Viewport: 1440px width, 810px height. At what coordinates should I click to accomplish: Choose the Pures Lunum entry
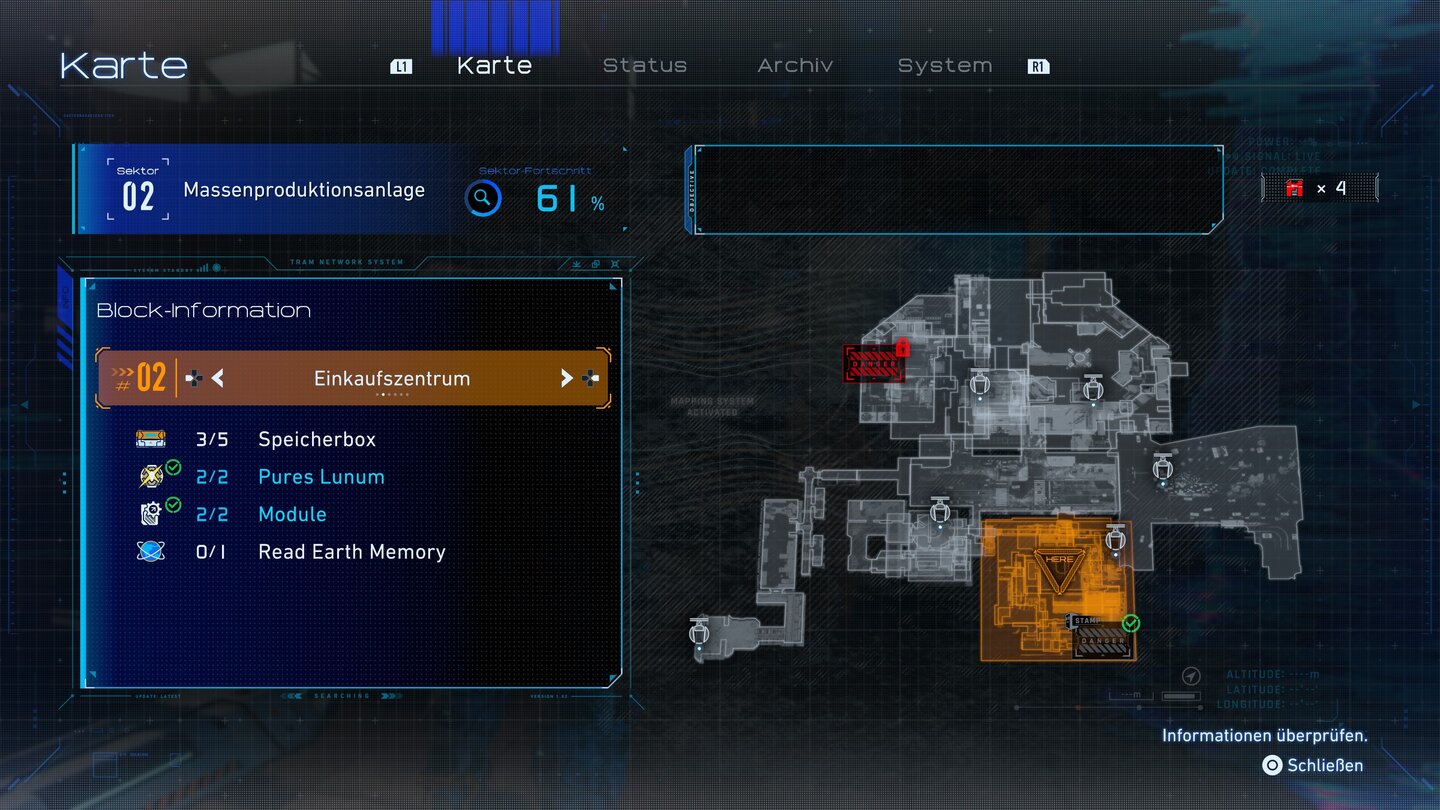click(321, 477)
